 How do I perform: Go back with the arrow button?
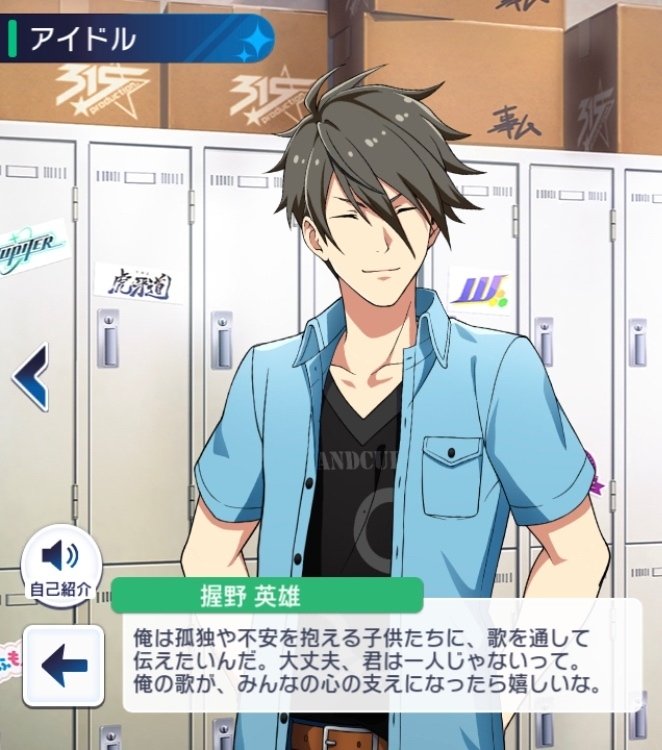[63, 665]
